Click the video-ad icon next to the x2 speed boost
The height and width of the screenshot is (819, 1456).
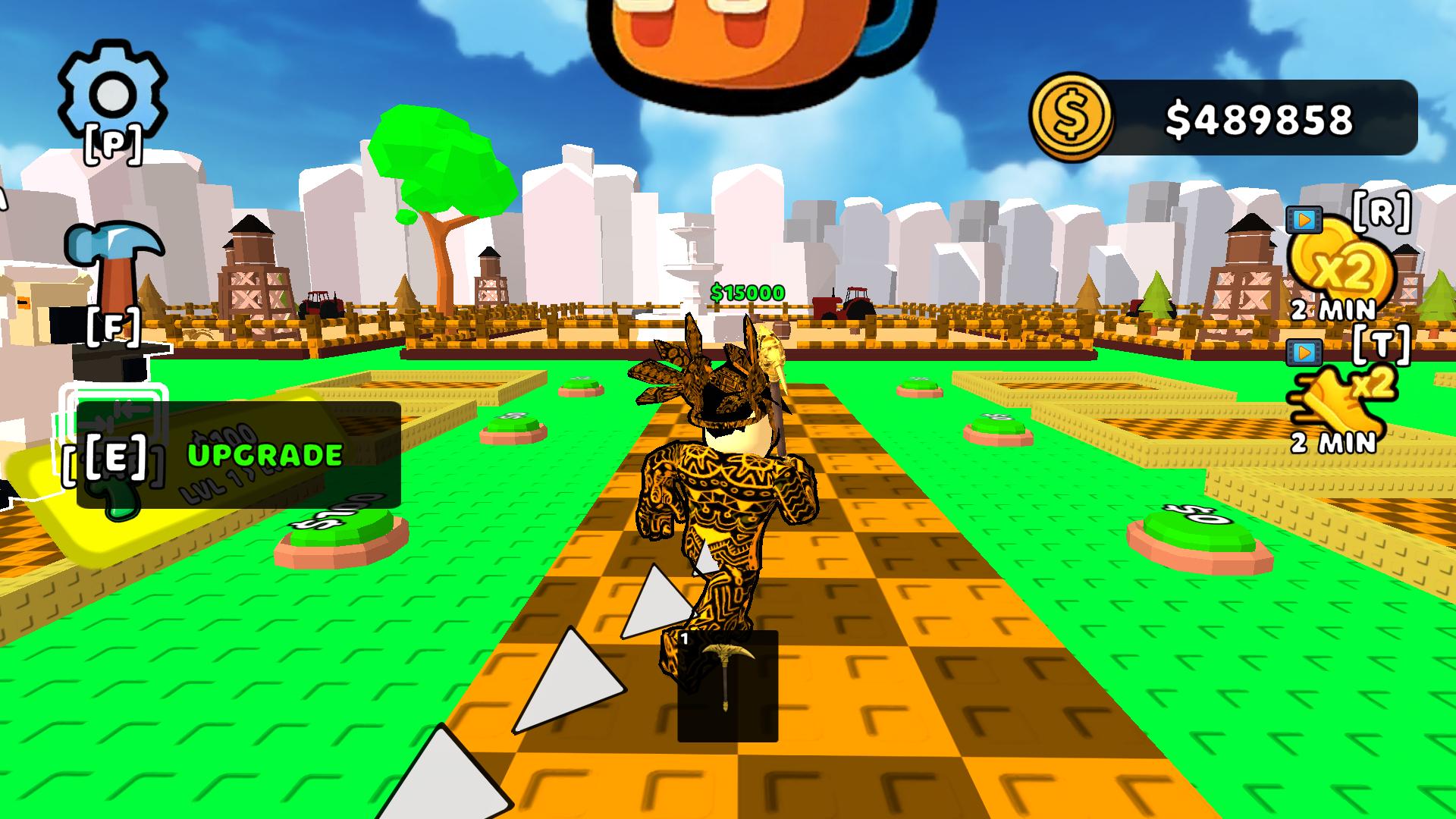pos(1303,351)
